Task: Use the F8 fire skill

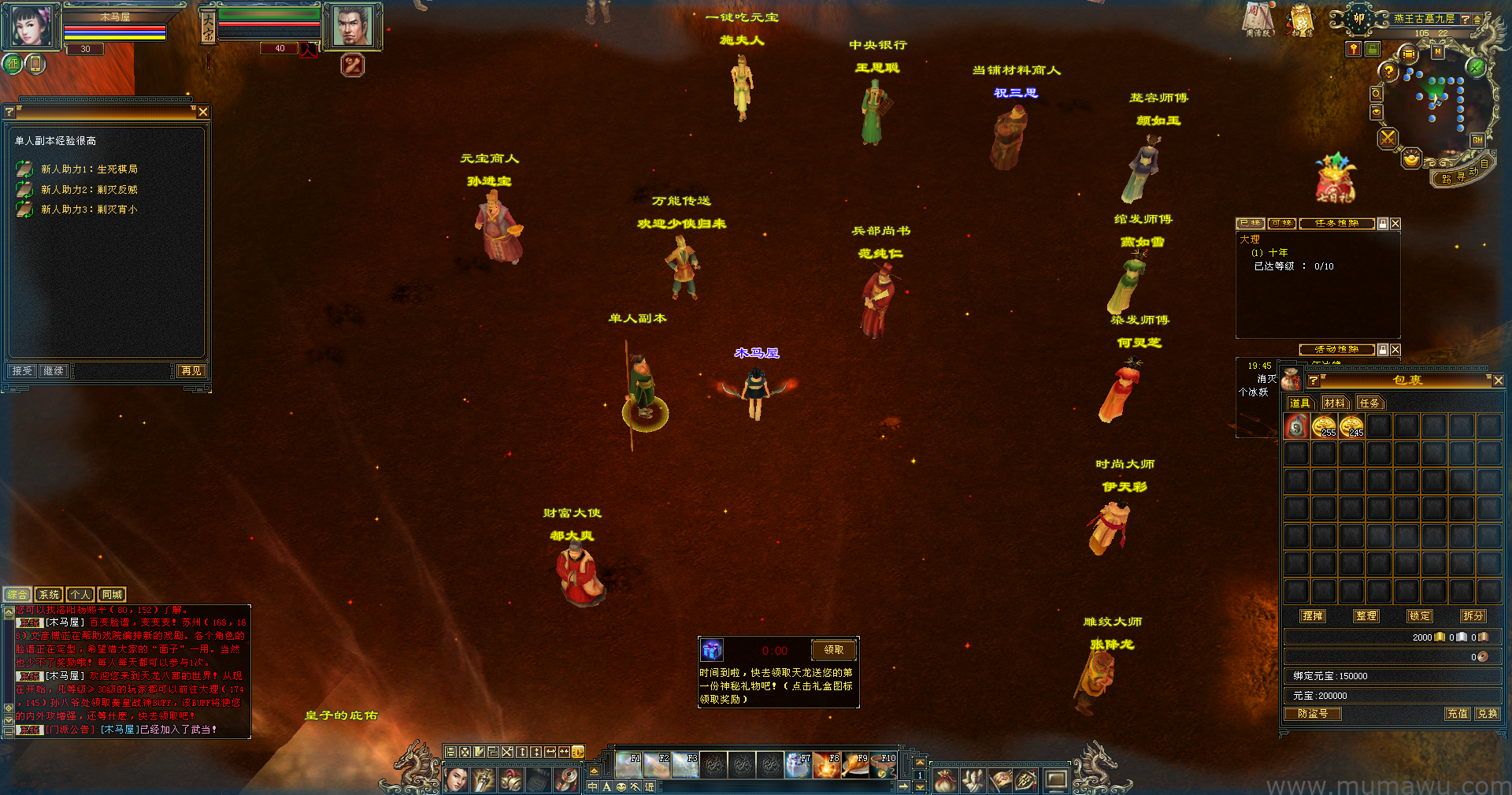Action: 827,765
